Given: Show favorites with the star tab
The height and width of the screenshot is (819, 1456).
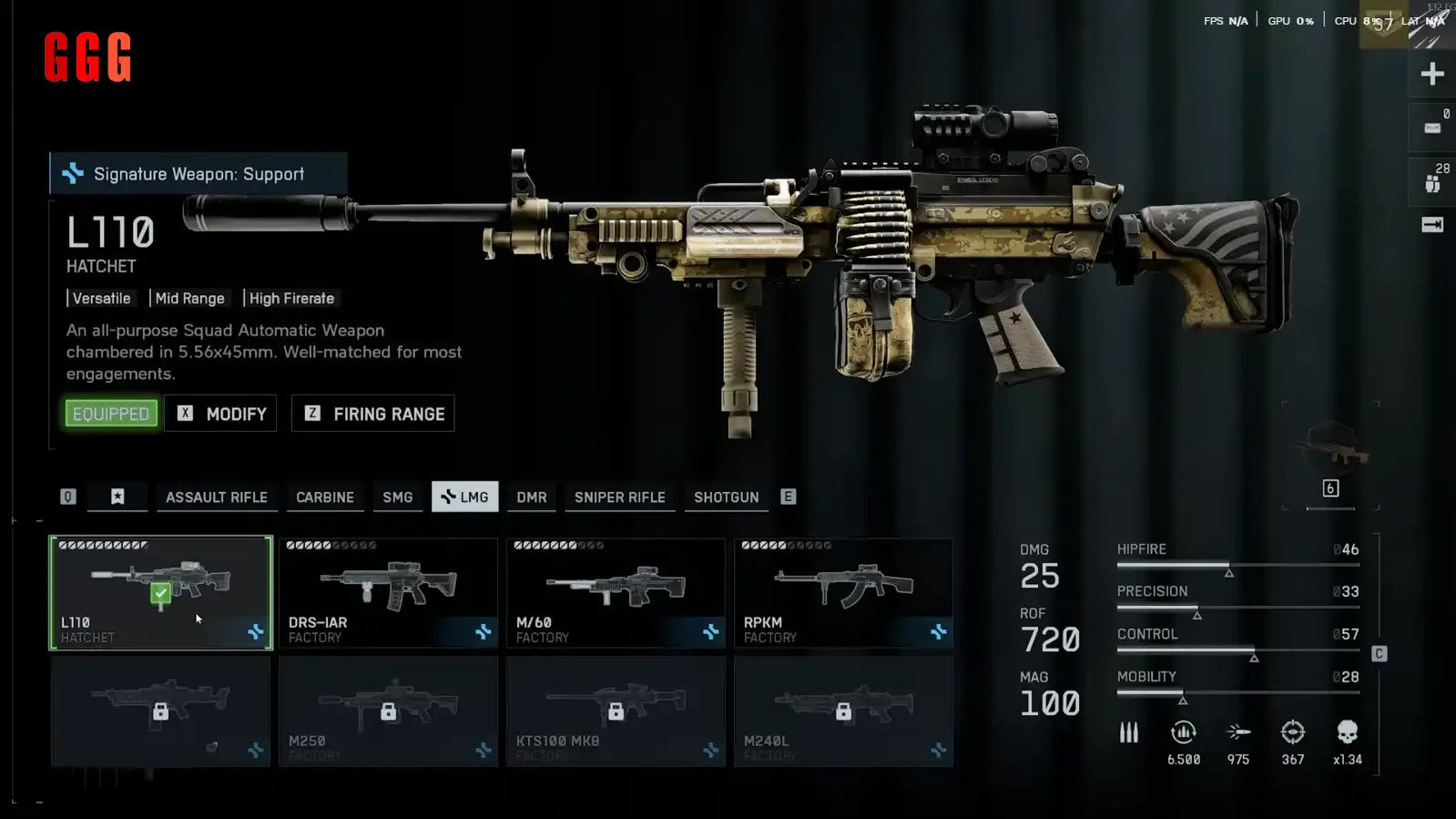Looking at the screenshot, I should (117, 497).
